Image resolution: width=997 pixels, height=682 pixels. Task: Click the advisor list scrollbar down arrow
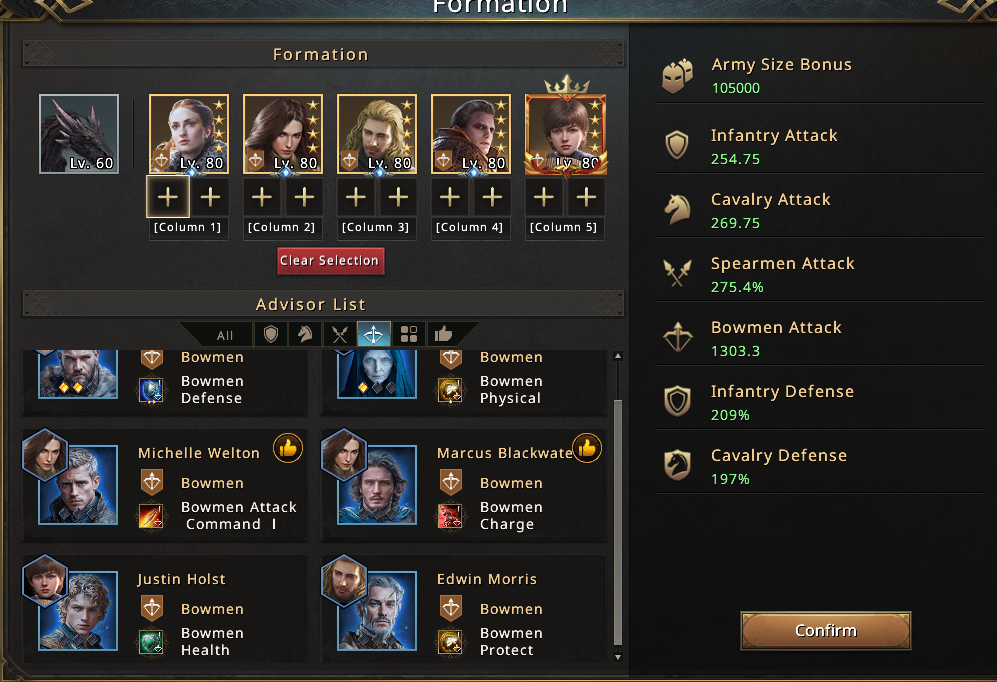(618, 657)
